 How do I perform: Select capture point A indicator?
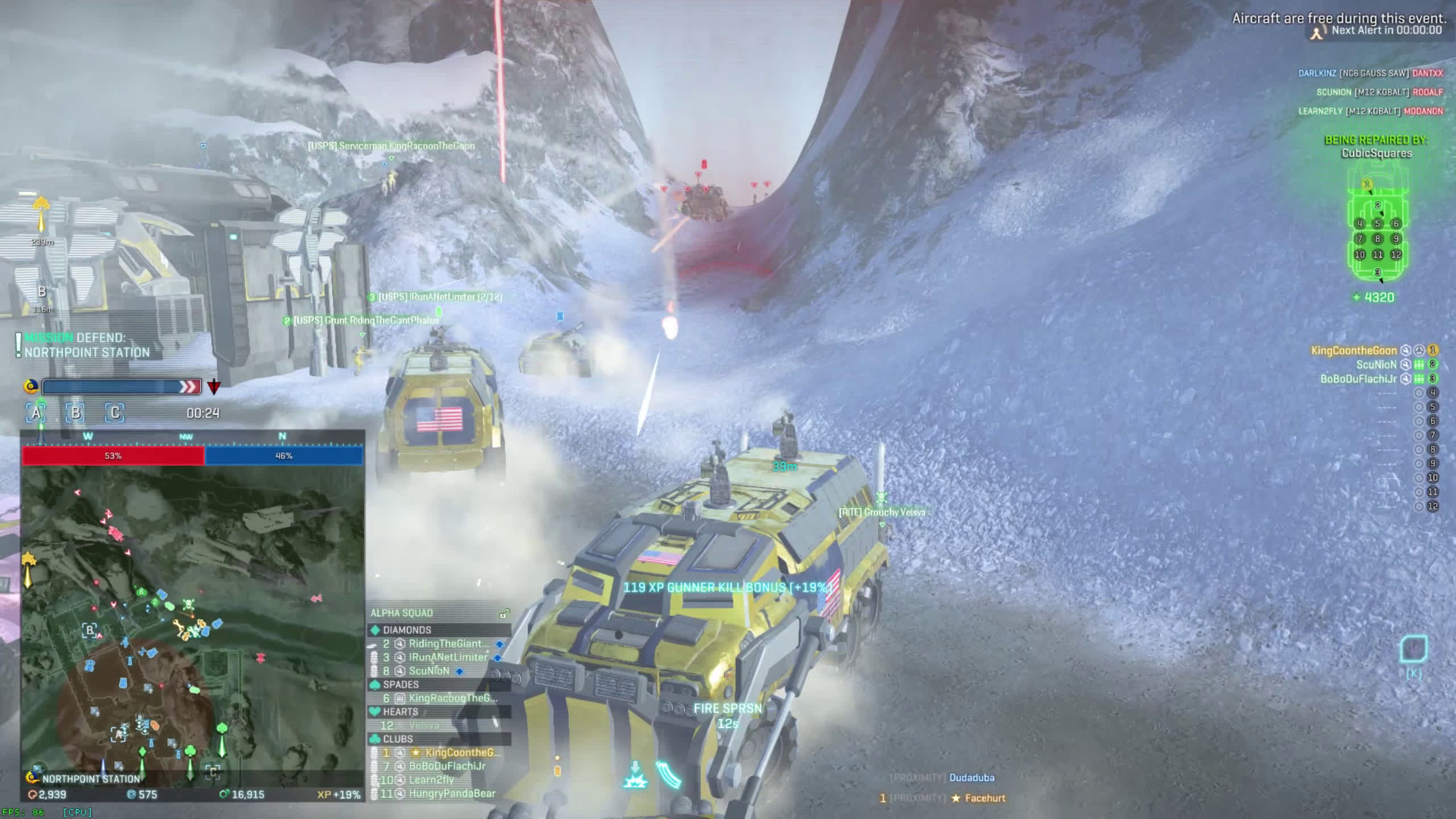click(x=36, y=412)
